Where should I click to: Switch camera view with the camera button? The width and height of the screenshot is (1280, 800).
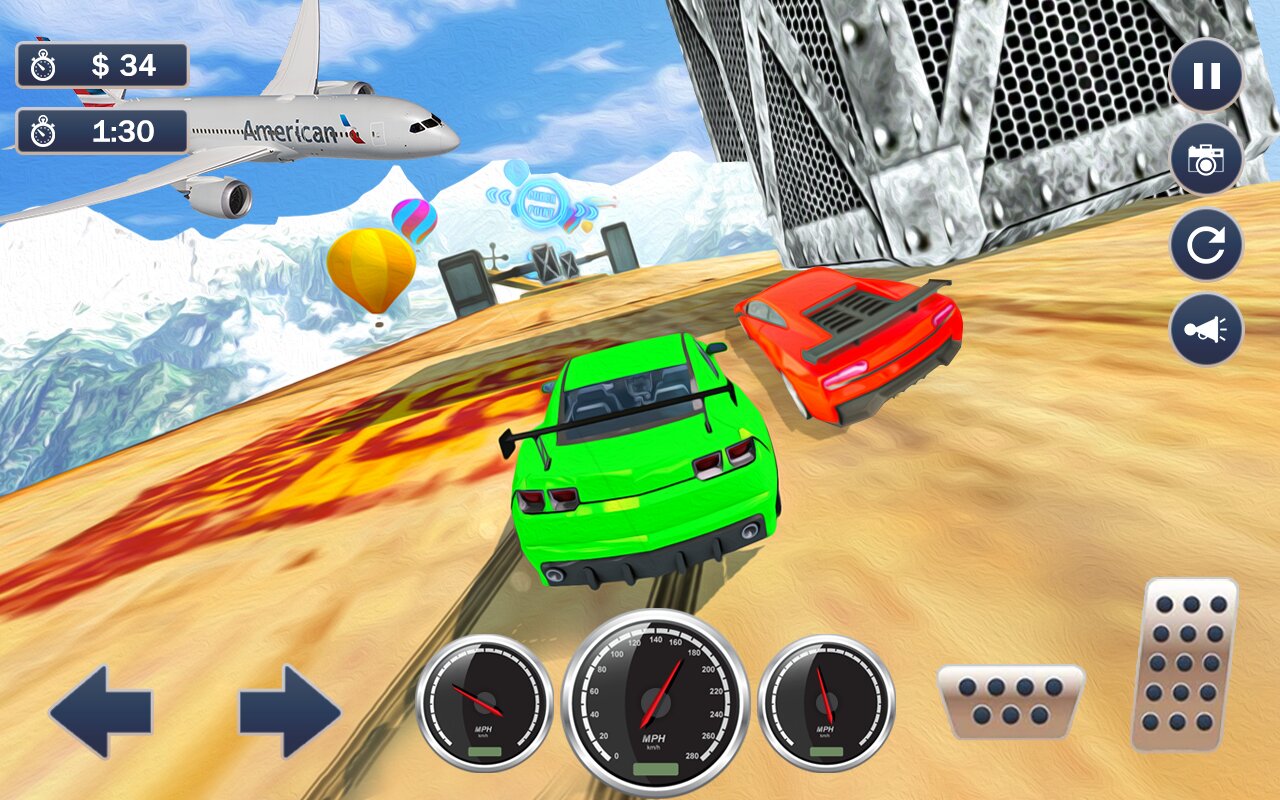[1206, 159]
